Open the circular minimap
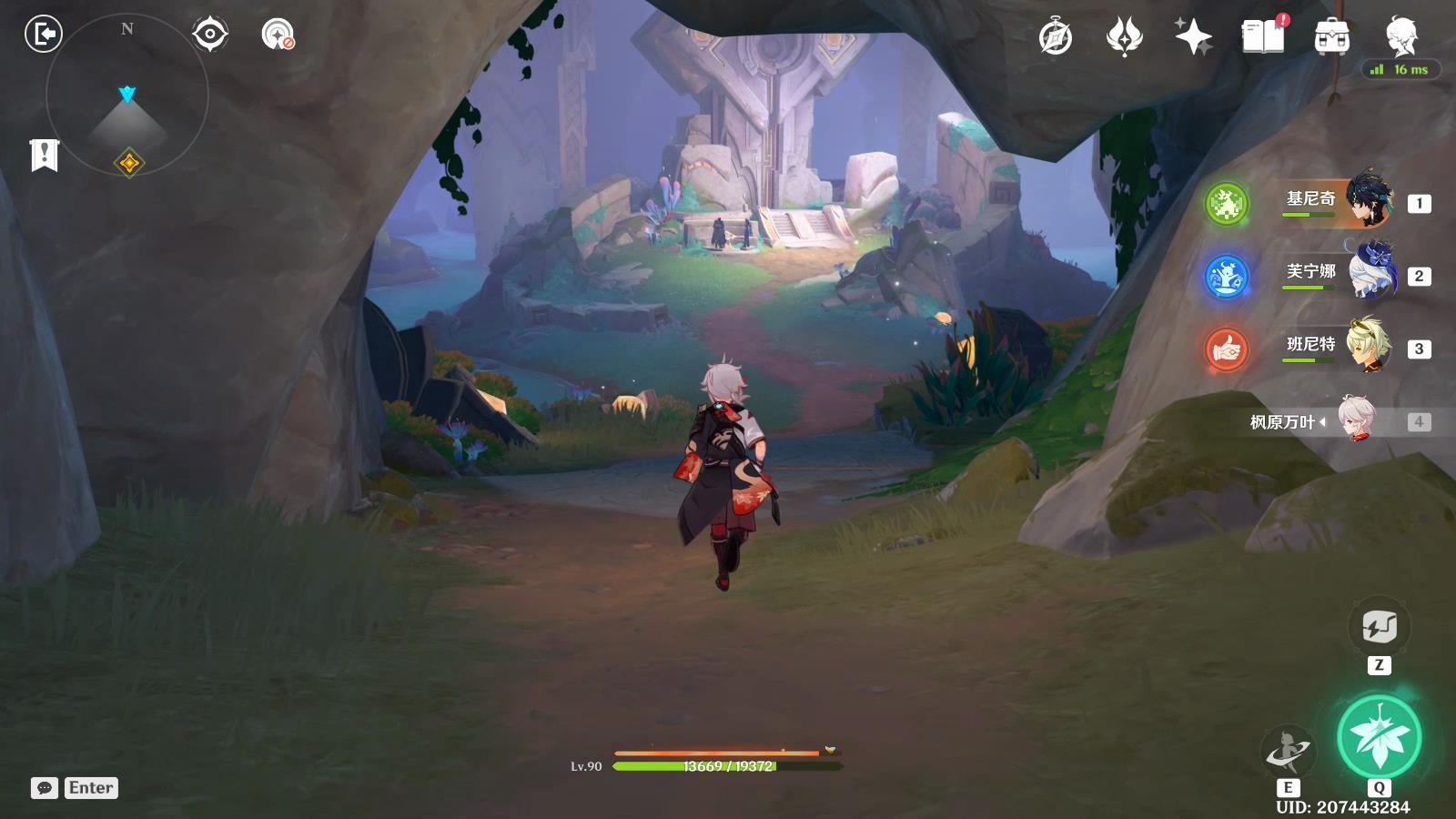1456x819 pixels. (x=127, y=96)
